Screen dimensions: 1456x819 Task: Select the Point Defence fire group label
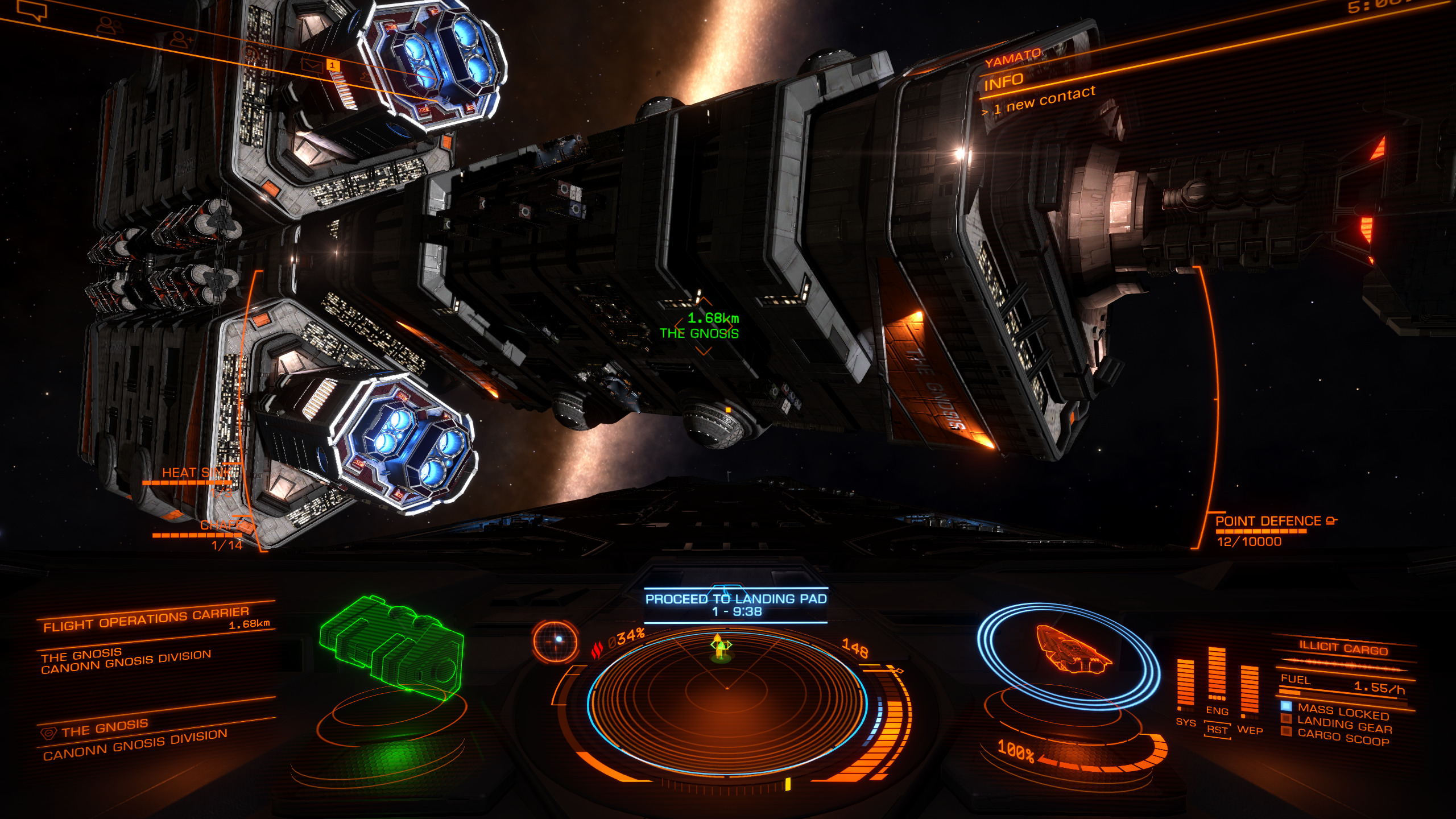tap(1269, 522)
